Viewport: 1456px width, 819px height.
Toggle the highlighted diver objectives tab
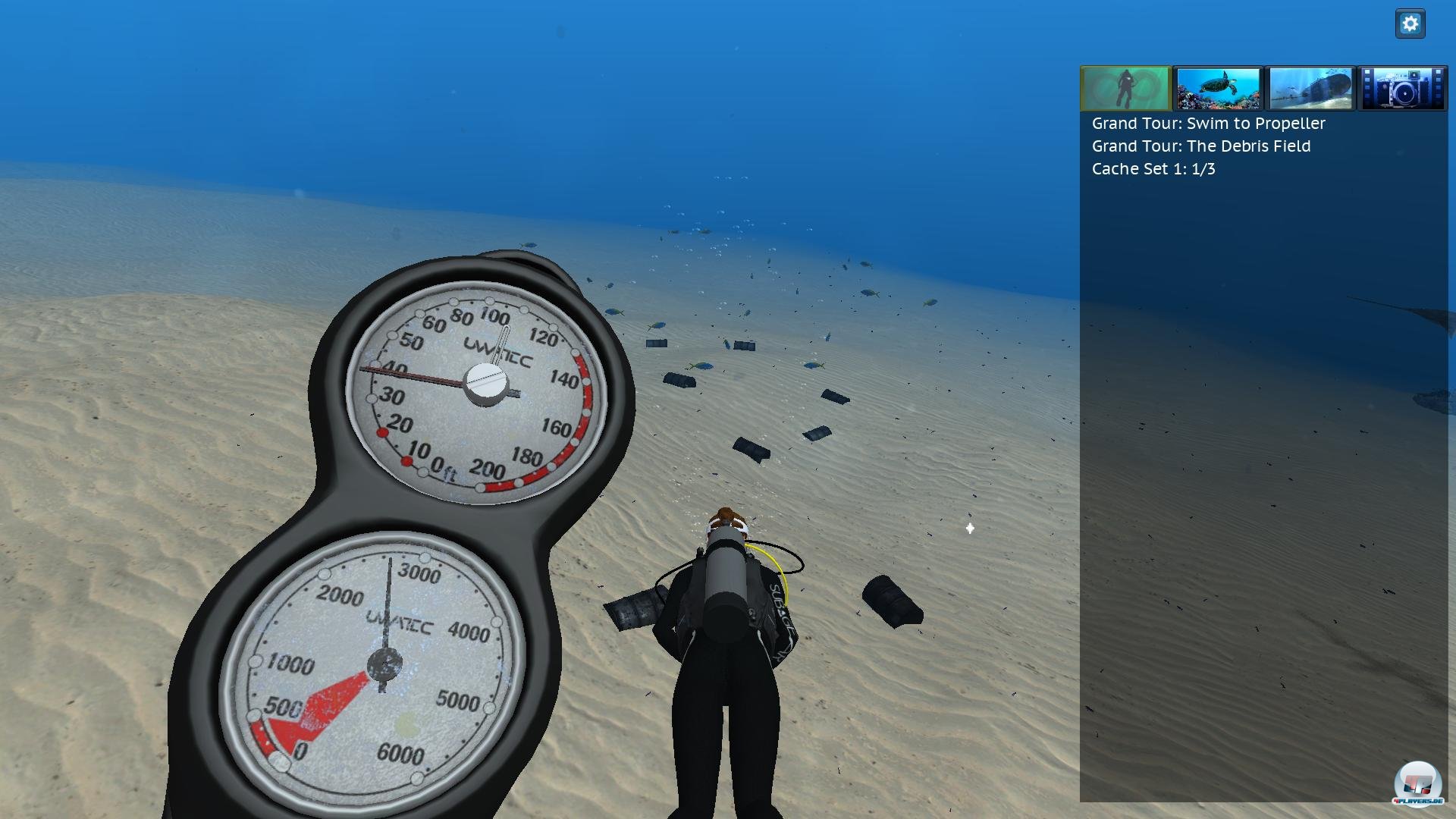point(1125,89)
